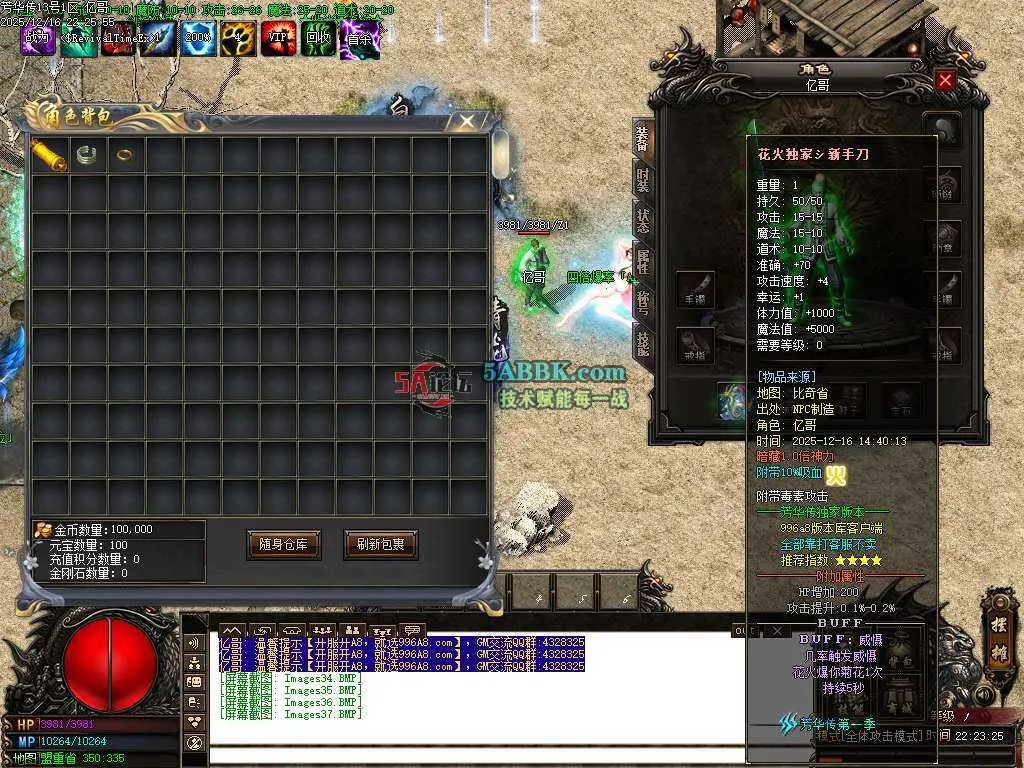Close the character panel with red X
Viewport: 1024px width, 768px height.
tap(945, 80)
